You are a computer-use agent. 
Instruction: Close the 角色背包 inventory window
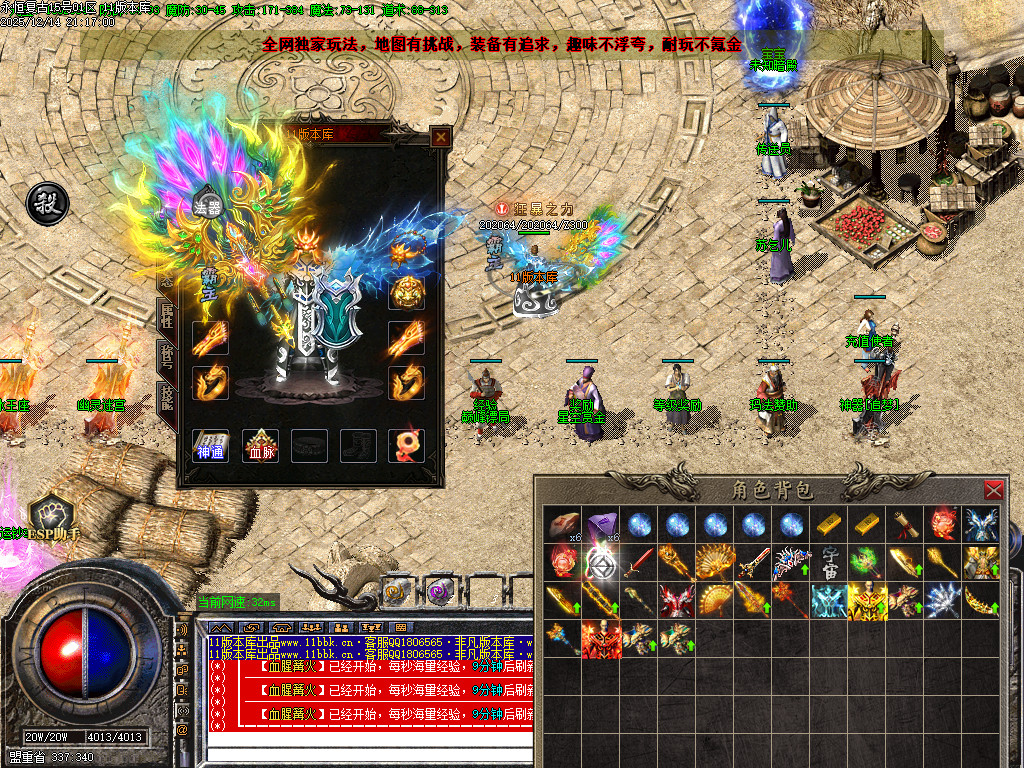pyautogui.click(x=993, y=490)
